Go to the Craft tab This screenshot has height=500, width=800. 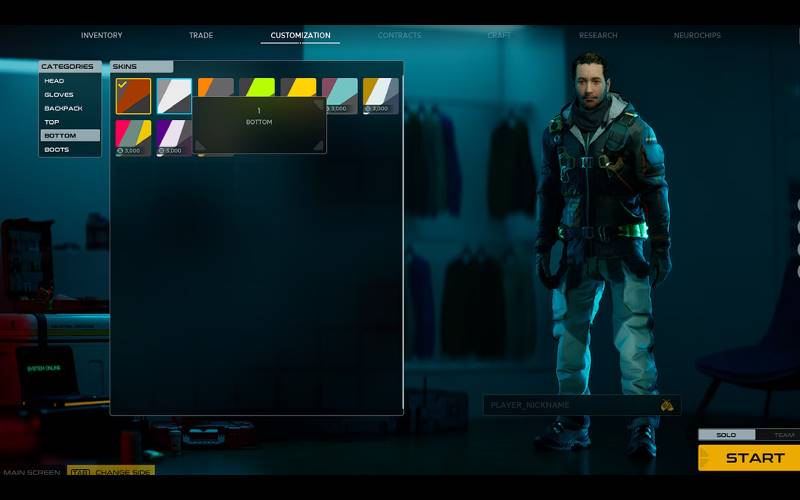499,35
